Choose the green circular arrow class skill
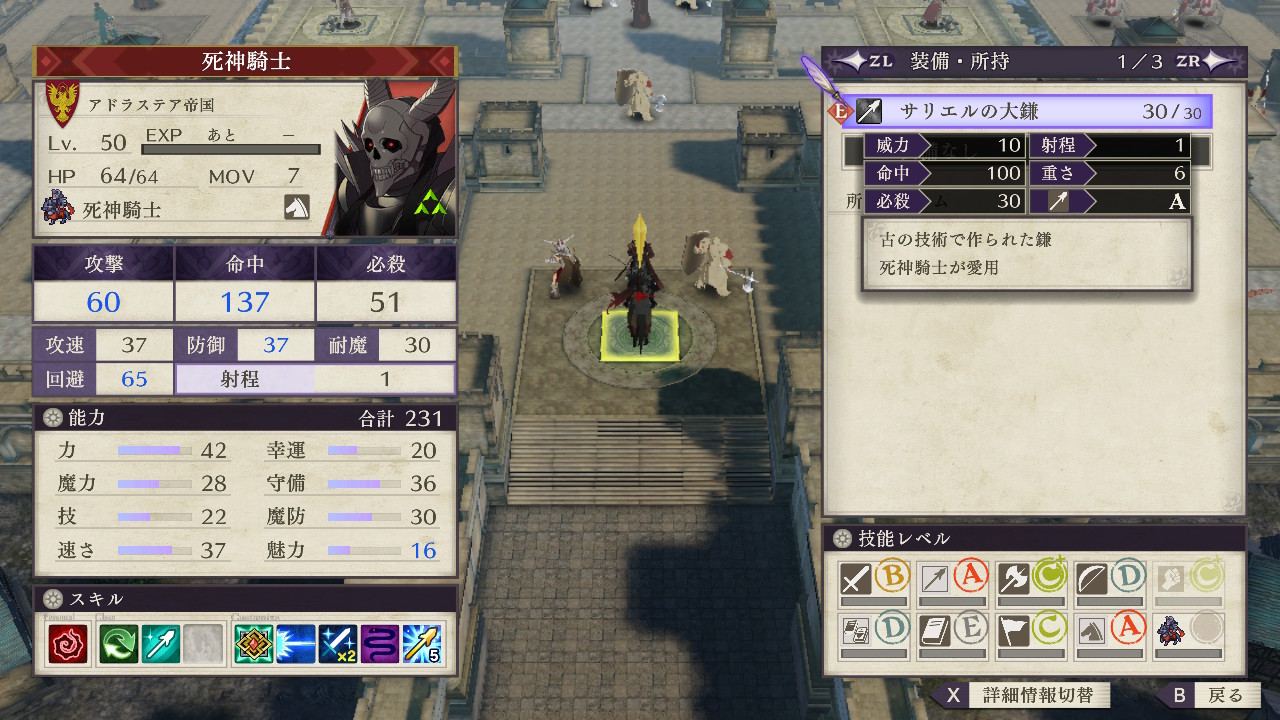 [x=120, y=644]
